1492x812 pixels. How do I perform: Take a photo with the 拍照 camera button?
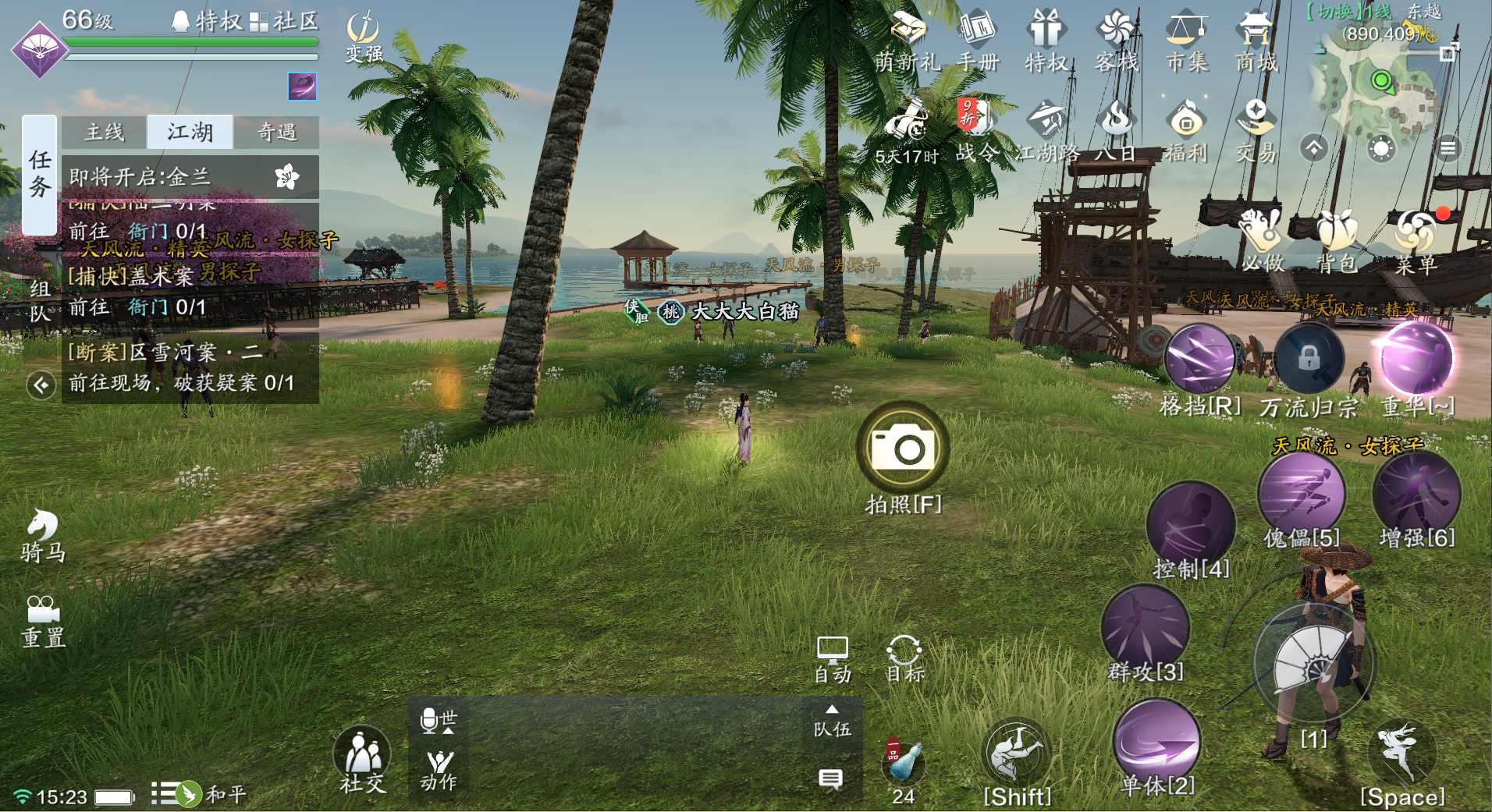click(903, 449)
